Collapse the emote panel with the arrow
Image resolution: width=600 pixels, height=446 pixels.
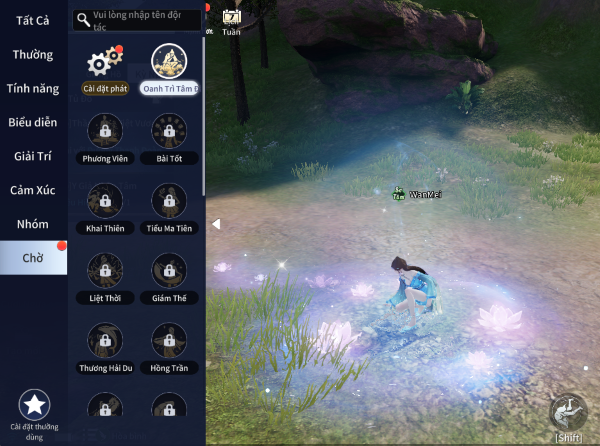pos(215,224)
